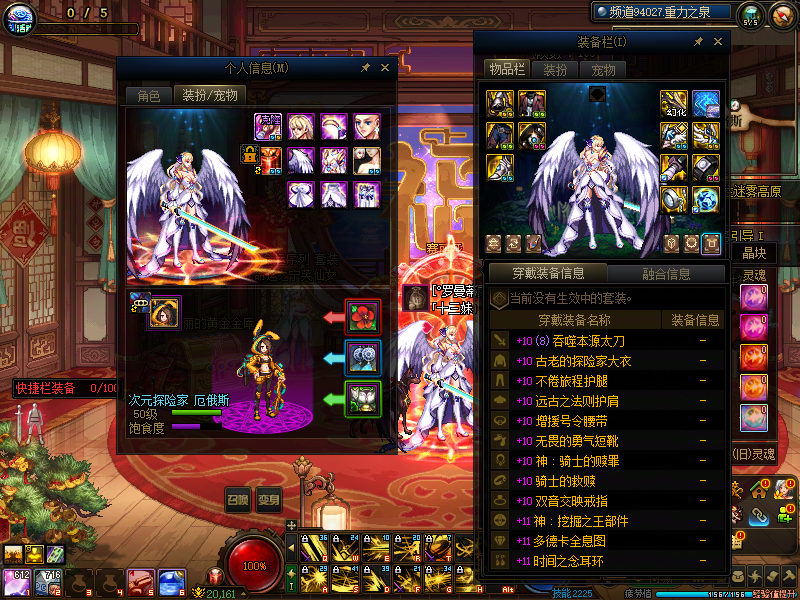Select the 穿戴装备信息 tab
The image size is (800, 600).
point(546,273)
